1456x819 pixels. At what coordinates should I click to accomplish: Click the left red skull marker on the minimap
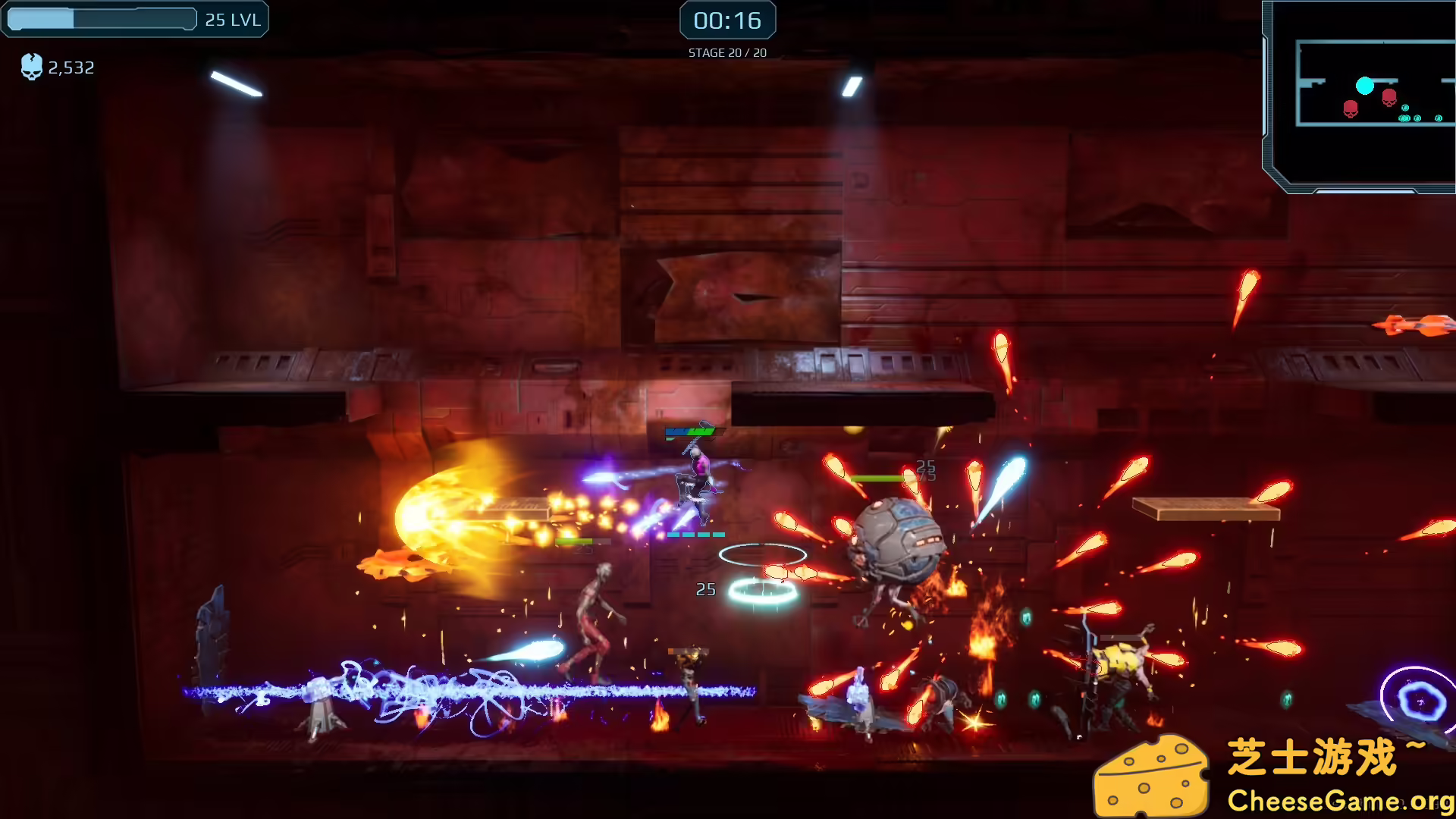pos(1351,108)
